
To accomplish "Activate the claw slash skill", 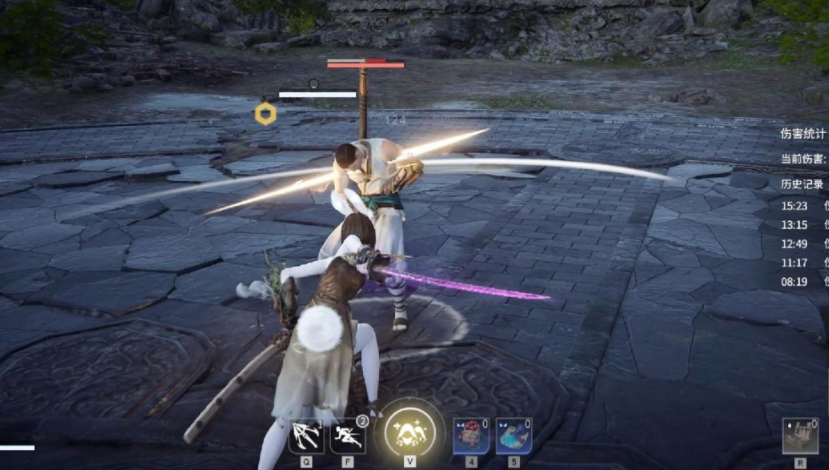I will [304, 436].
